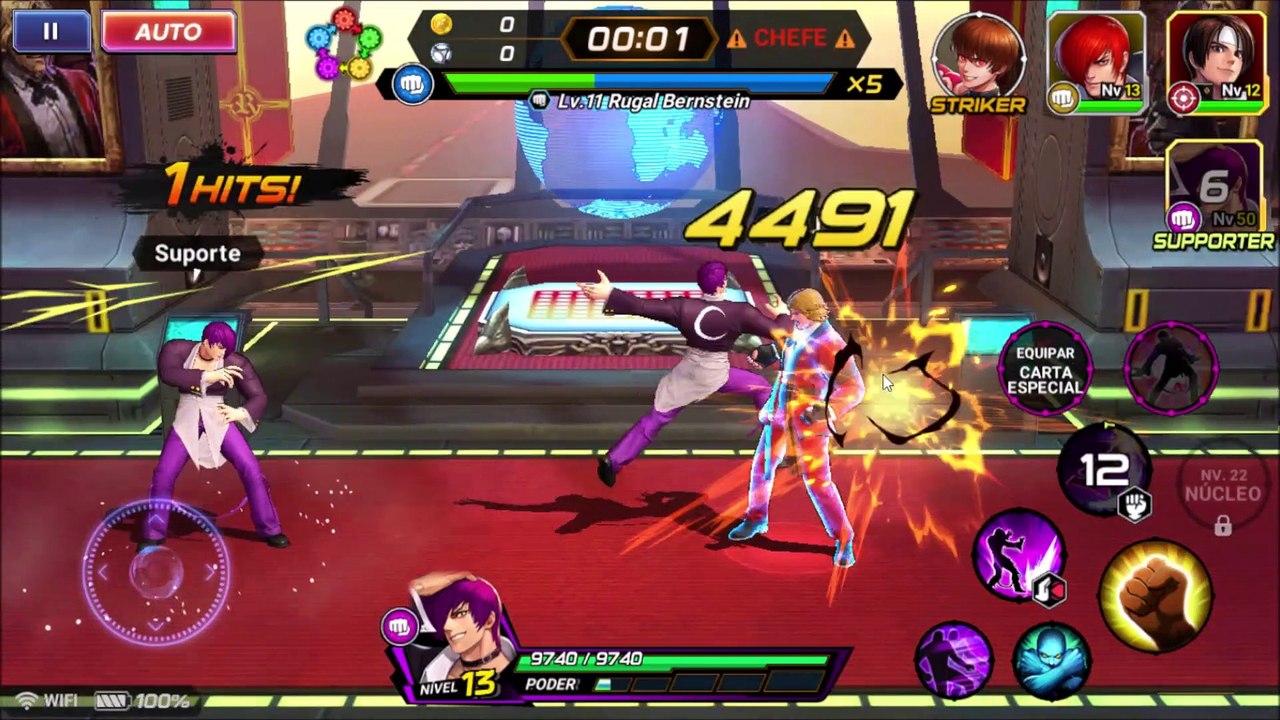The image size is (1280, 720).
Task: Tap the SUPPORTER portrait on cooldown
Action: (1212, 190)
